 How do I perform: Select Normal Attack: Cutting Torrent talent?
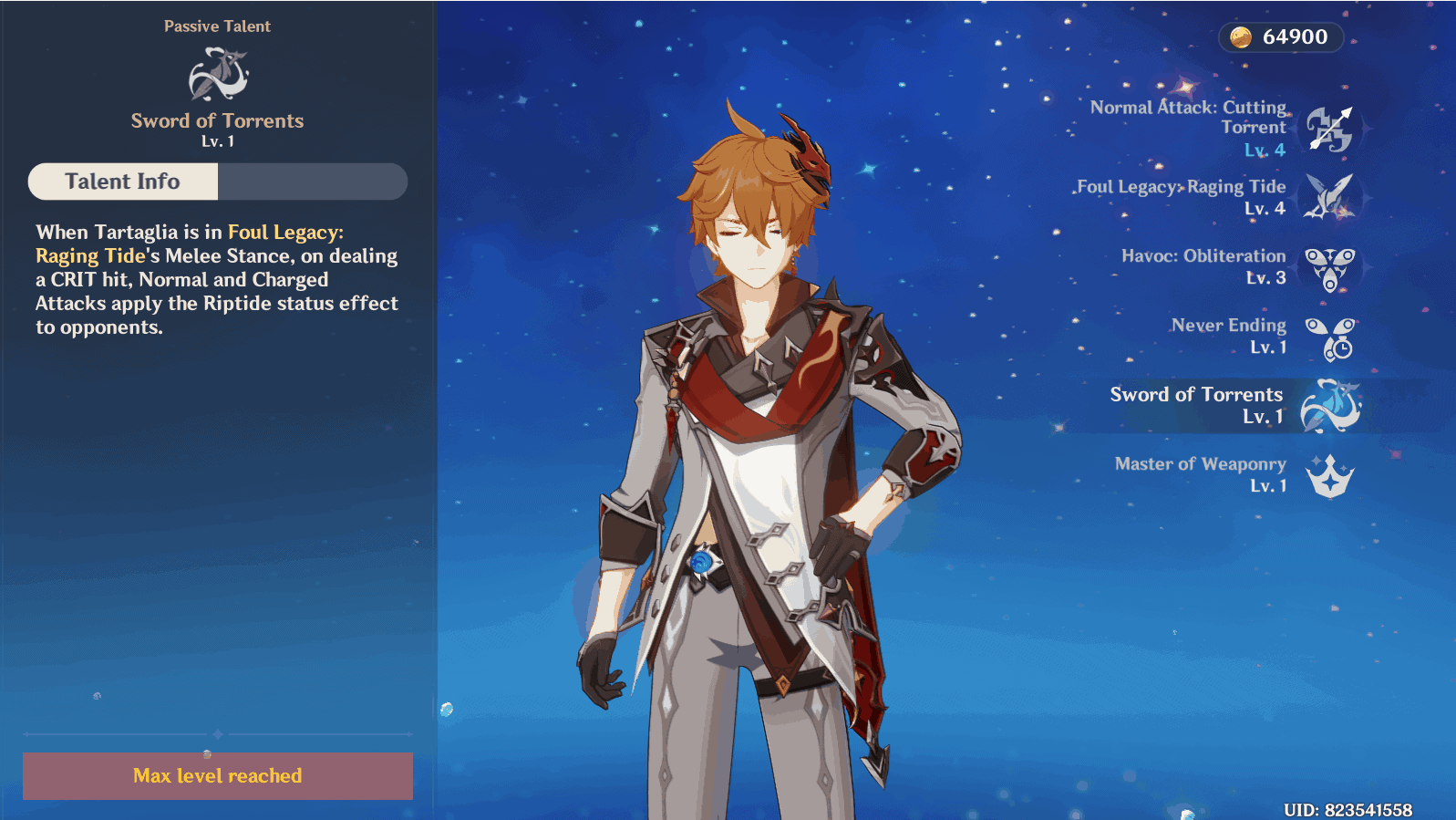tap(1329, 129)
